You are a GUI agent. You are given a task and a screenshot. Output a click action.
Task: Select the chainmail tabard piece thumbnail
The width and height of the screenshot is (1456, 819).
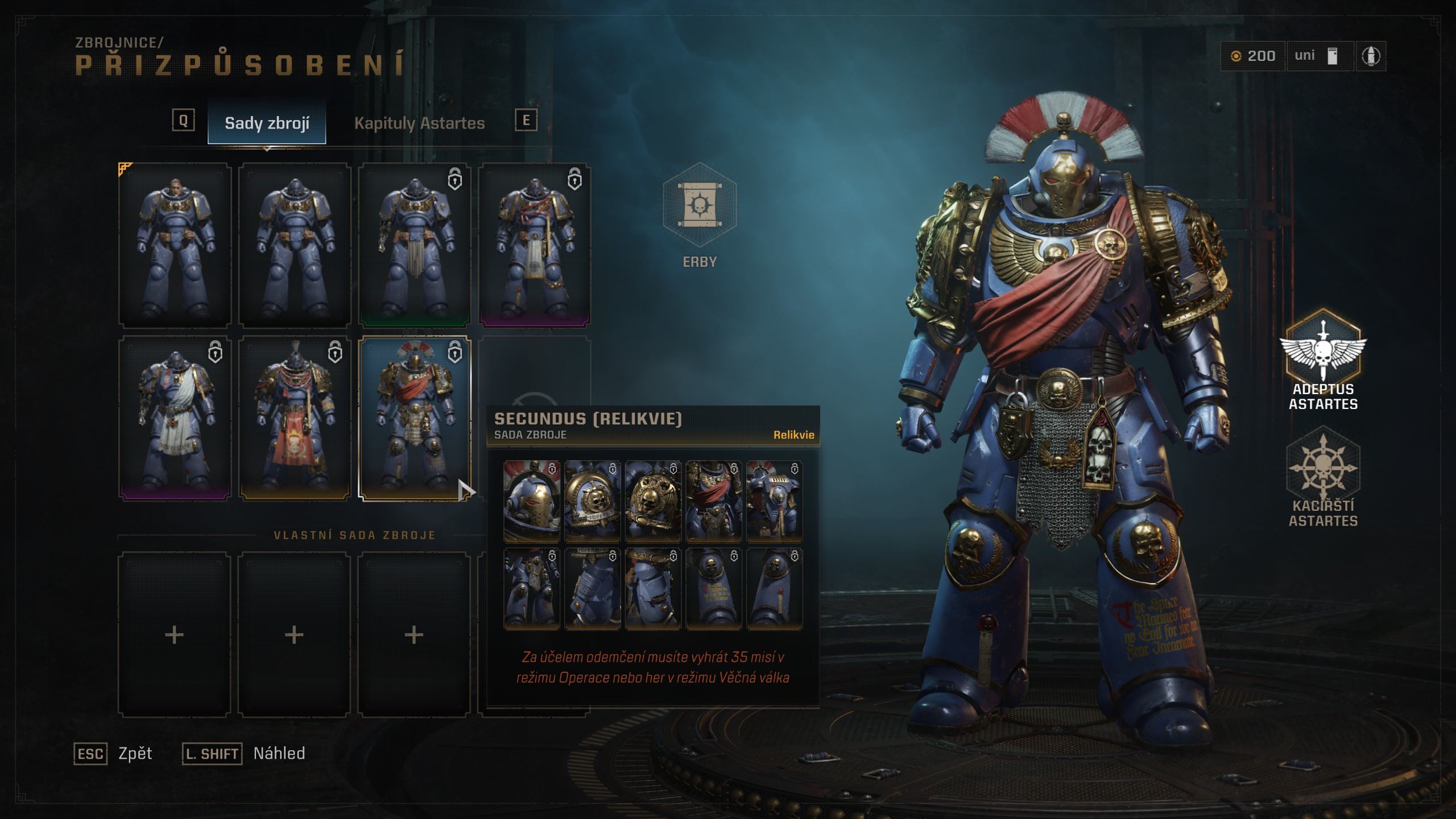[x=532, y=589]
